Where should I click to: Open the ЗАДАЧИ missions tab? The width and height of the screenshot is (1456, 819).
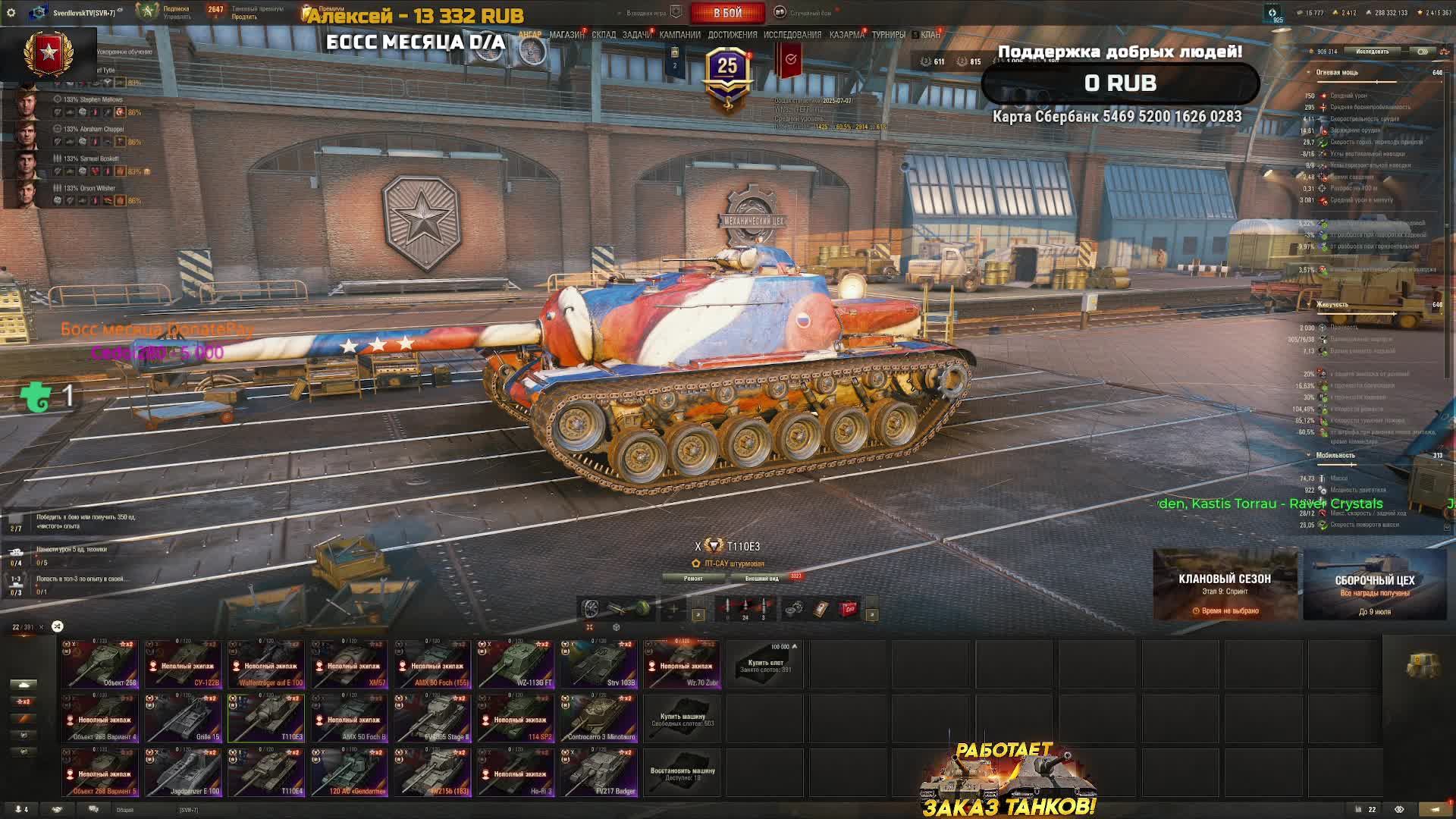[x=636, y=35]
